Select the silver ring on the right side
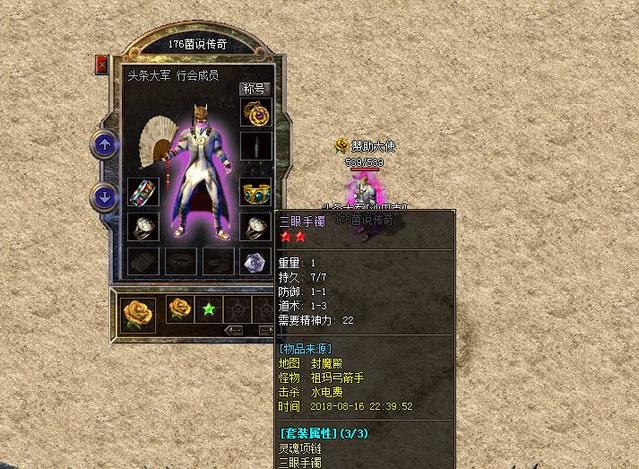The height and width of the screenshot is (469, 639). (256, 227)
